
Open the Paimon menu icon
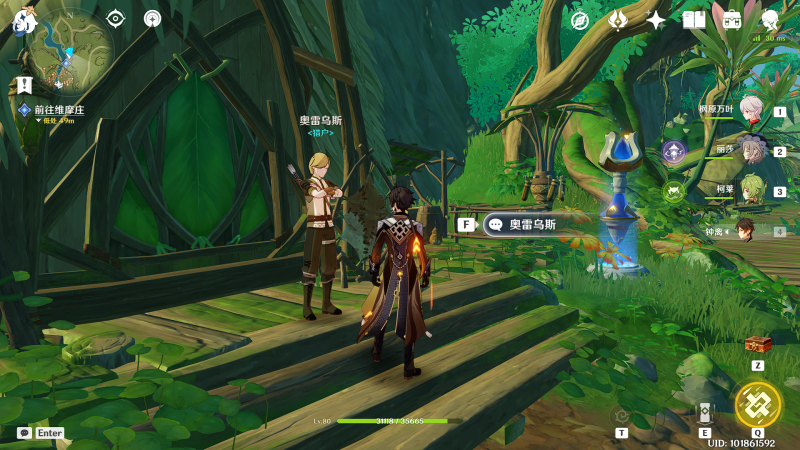point(22,20)
